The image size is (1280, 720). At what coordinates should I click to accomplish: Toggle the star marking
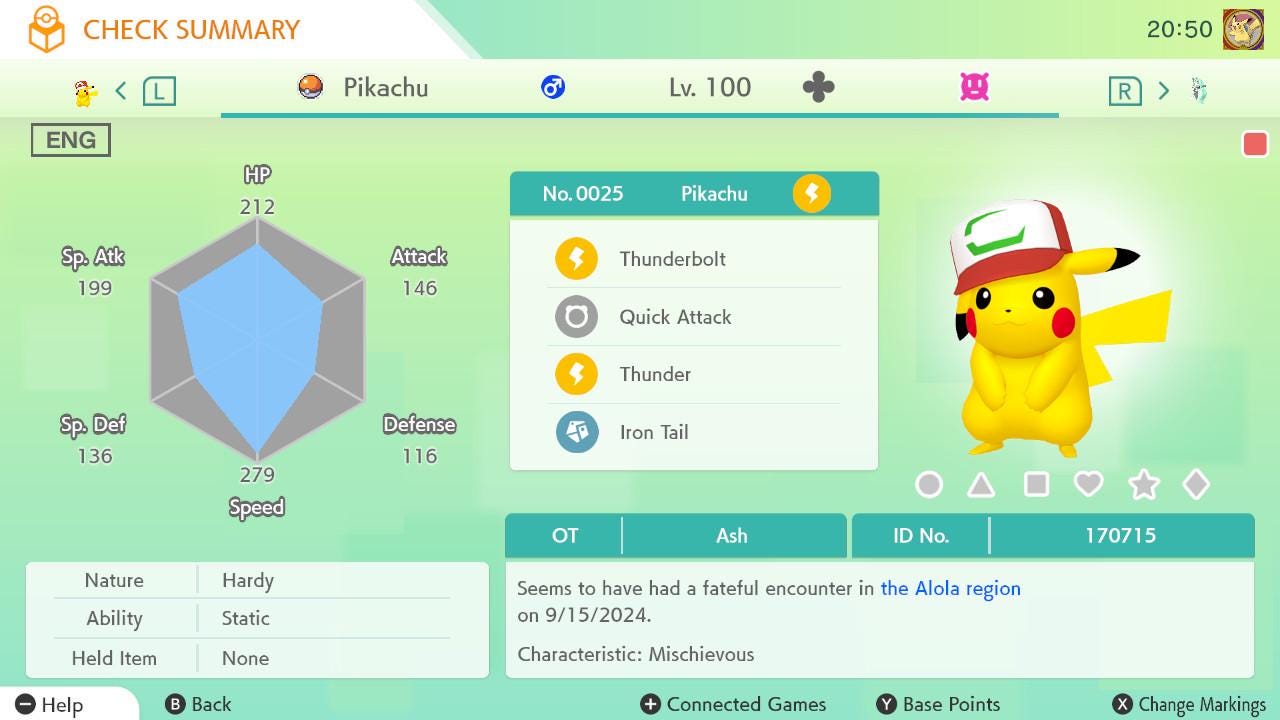(x=1143, y=485)
